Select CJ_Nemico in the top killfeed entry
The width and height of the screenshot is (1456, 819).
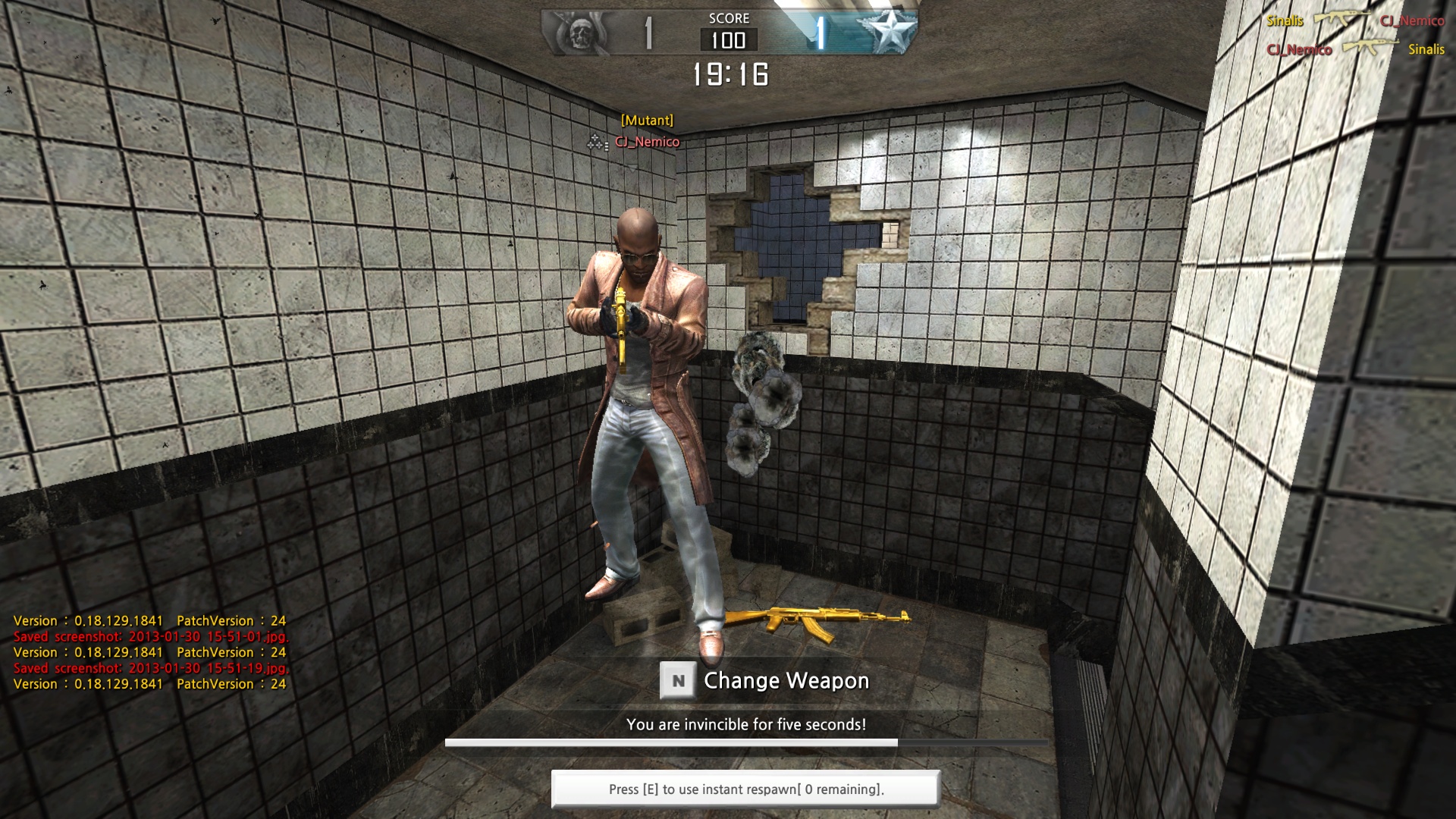1414,21
